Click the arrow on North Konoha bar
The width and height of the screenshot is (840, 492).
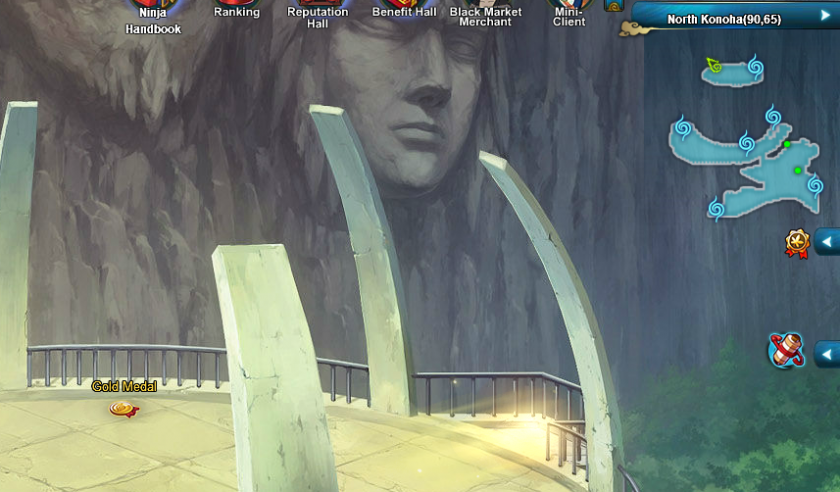pos(826,16)
